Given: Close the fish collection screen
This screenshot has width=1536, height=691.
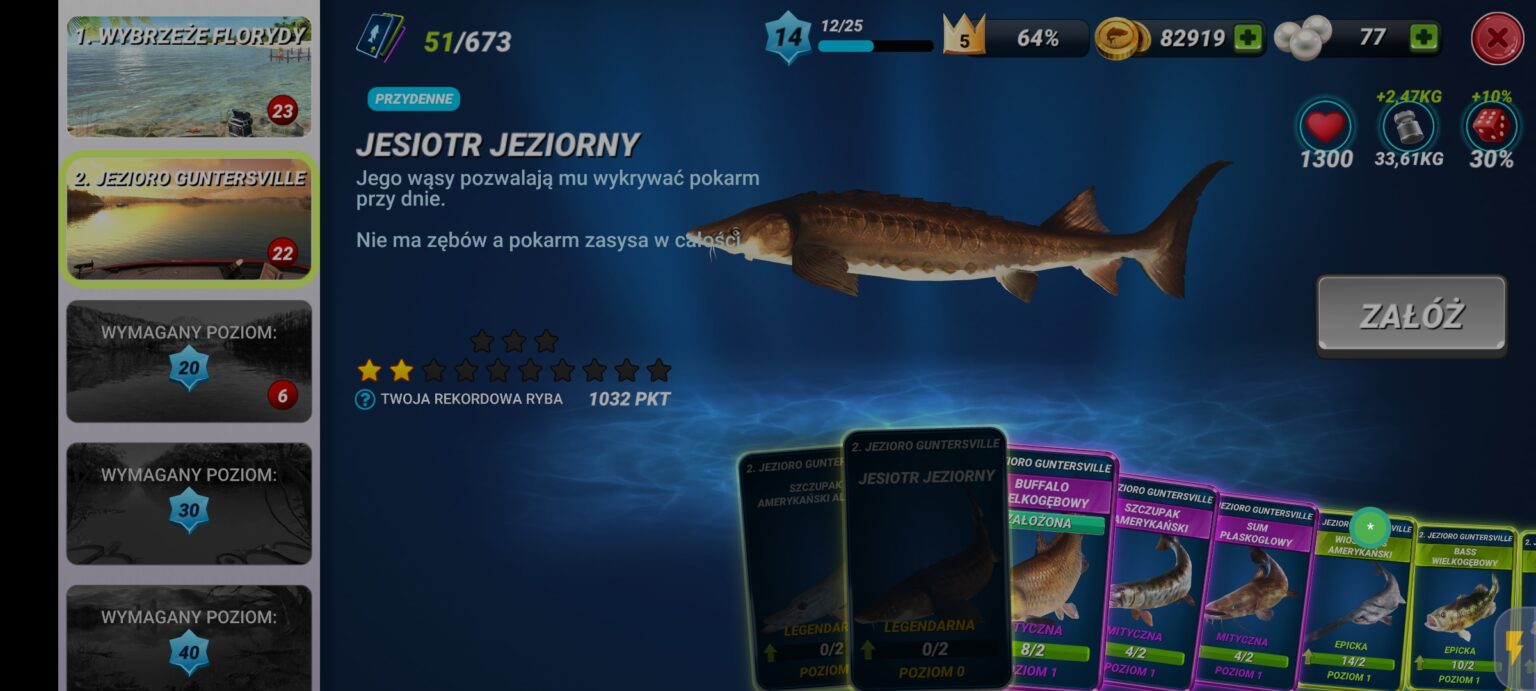Looking at the screenshot, I should pos(1497,39).
